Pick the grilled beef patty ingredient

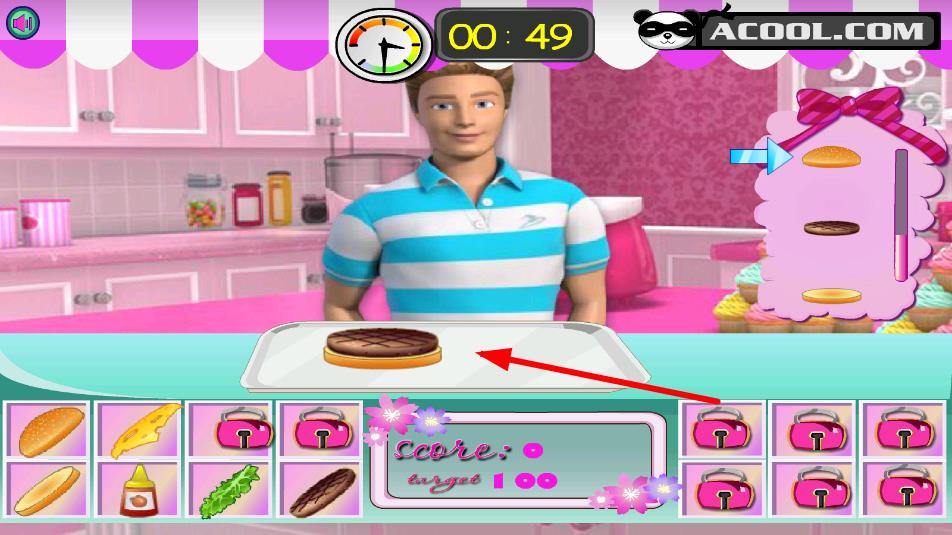click(x=321, y=490)
